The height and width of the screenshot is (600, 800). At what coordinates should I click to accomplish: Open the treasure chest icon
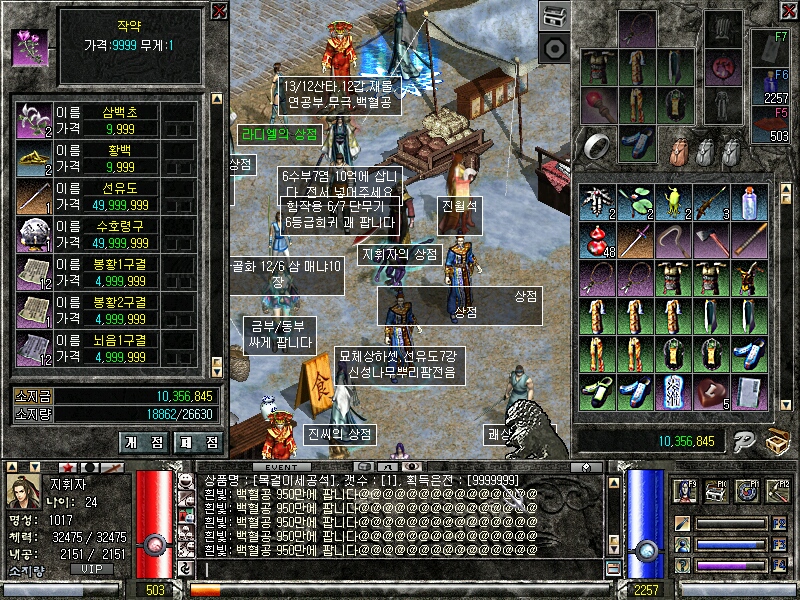777,441
